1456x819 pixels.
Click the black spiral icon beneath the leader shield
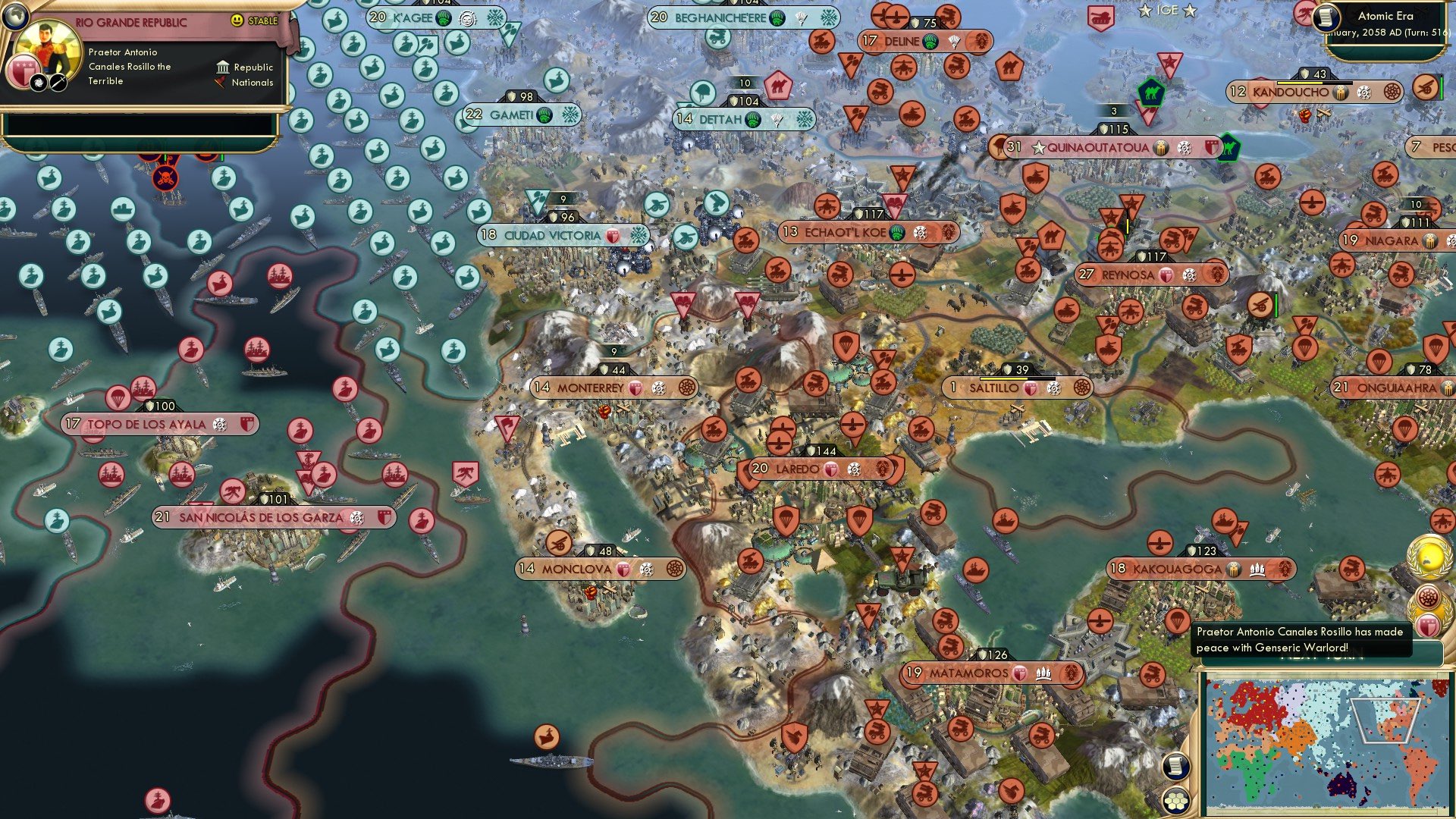(x=38, y=83)
